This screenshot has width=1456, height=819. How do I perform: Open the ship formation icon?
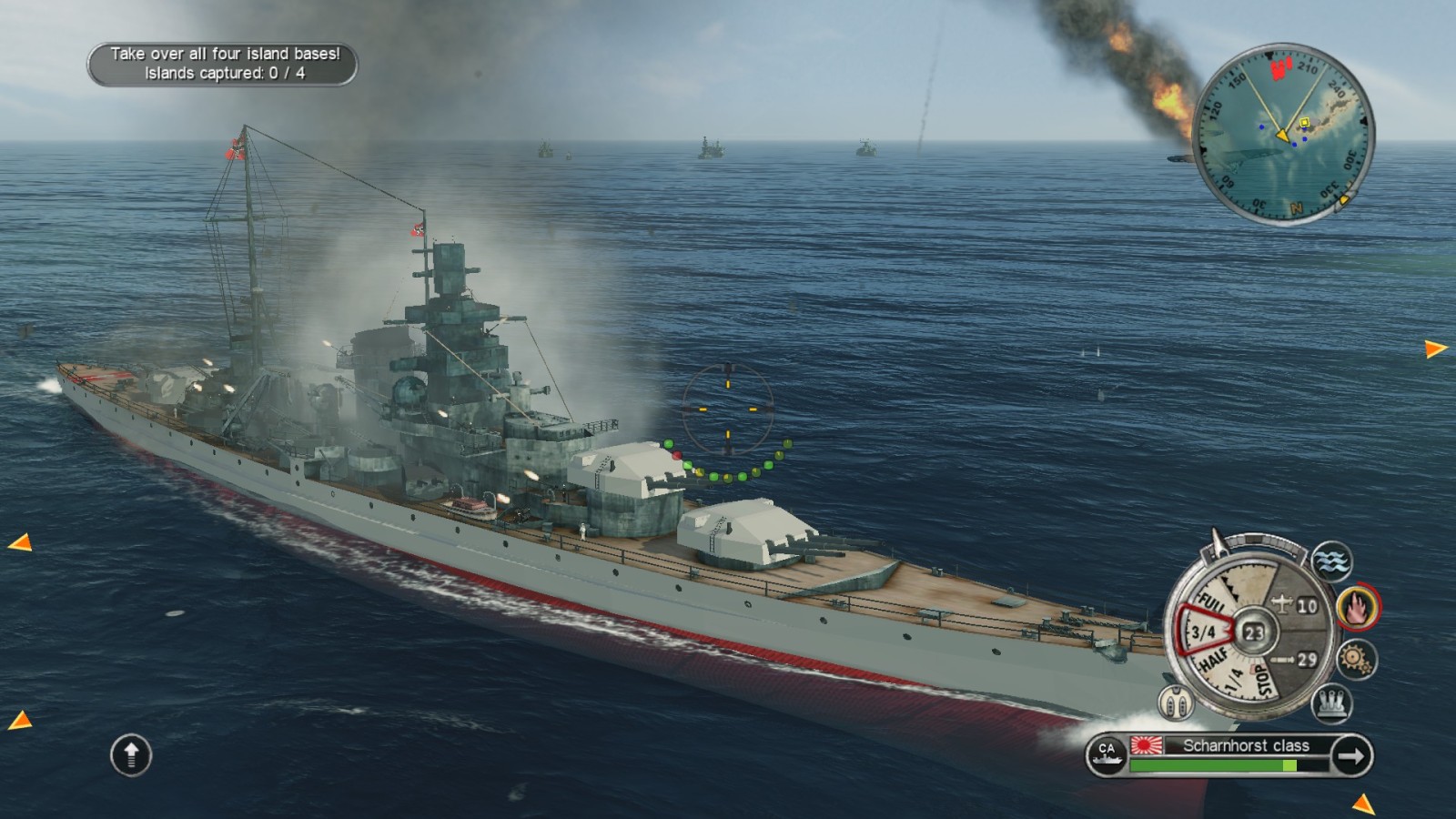click(1175, 703)
